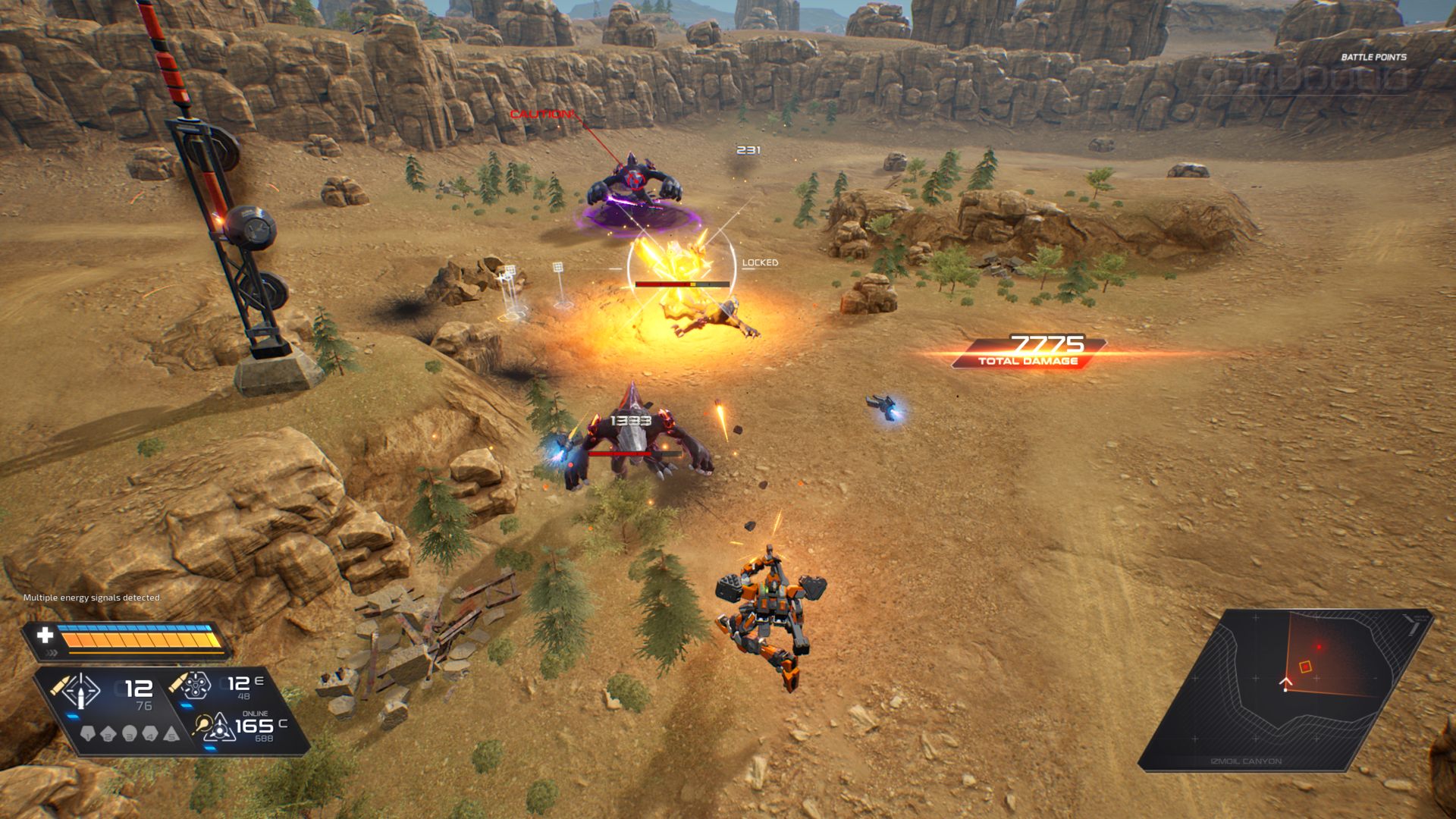Open the Izmoil Canyon minimap

1285,689
